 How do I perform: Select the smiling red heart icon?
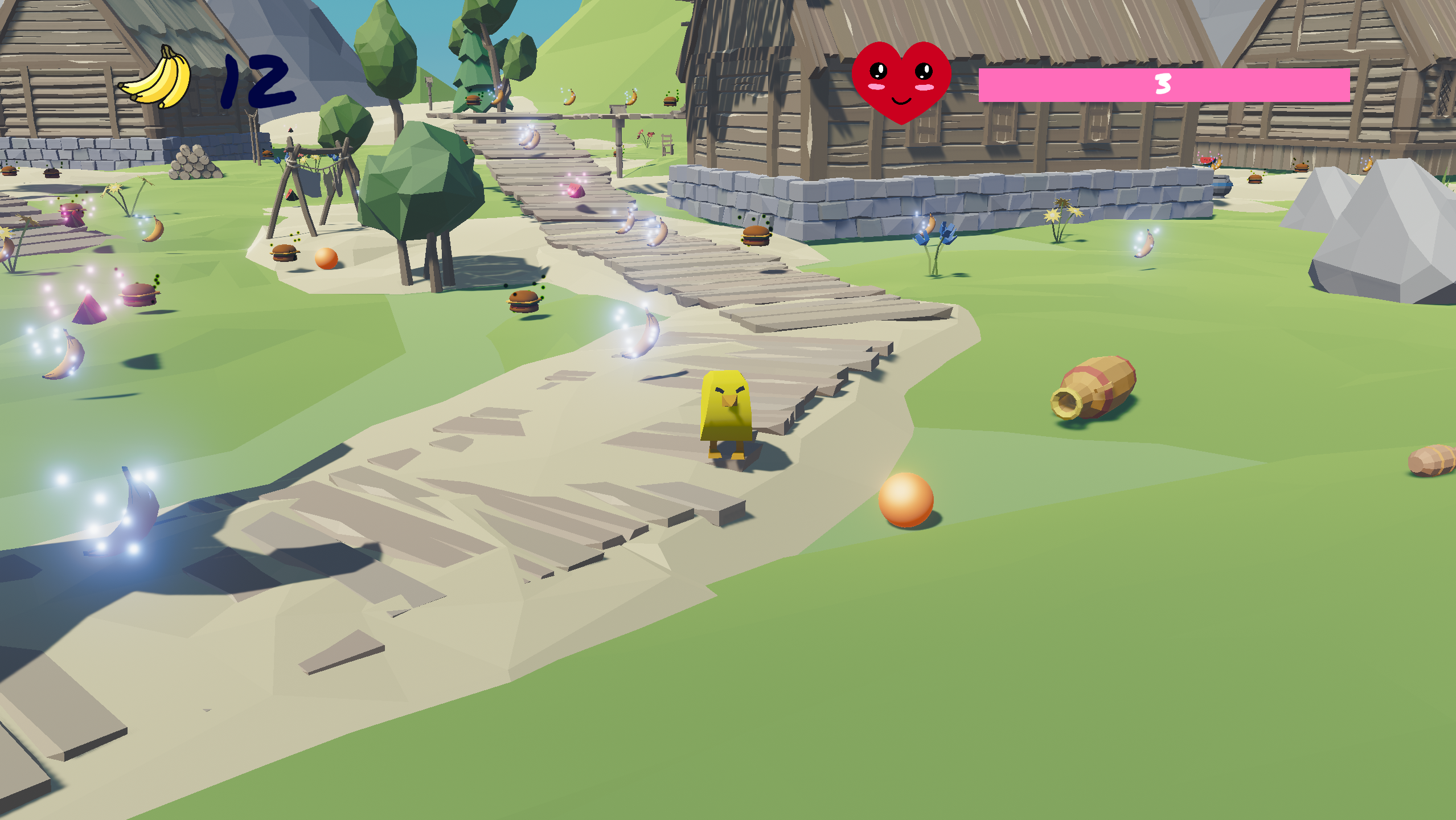pyautogui.click(x=901, y=81)
